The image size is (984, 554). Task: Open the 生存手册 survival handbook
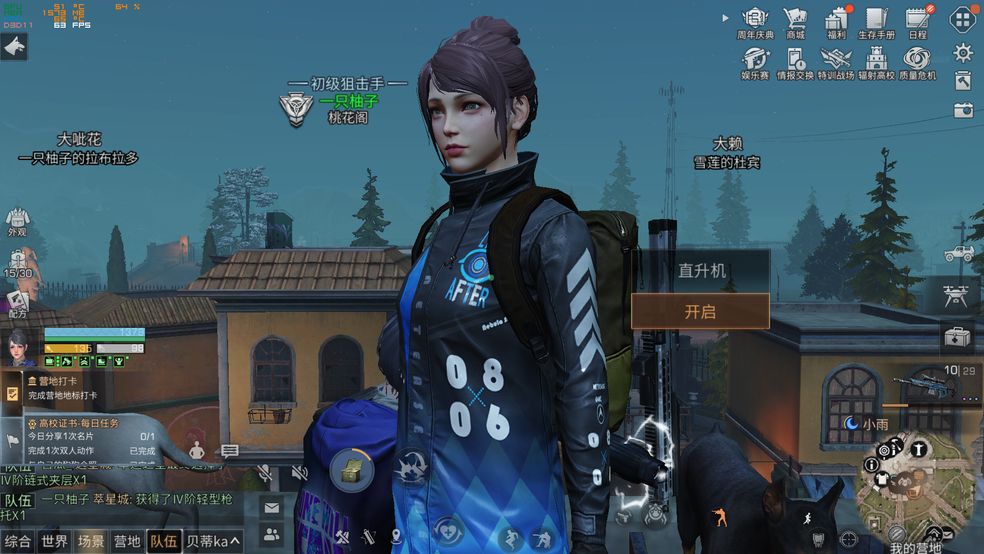point(876,20)
